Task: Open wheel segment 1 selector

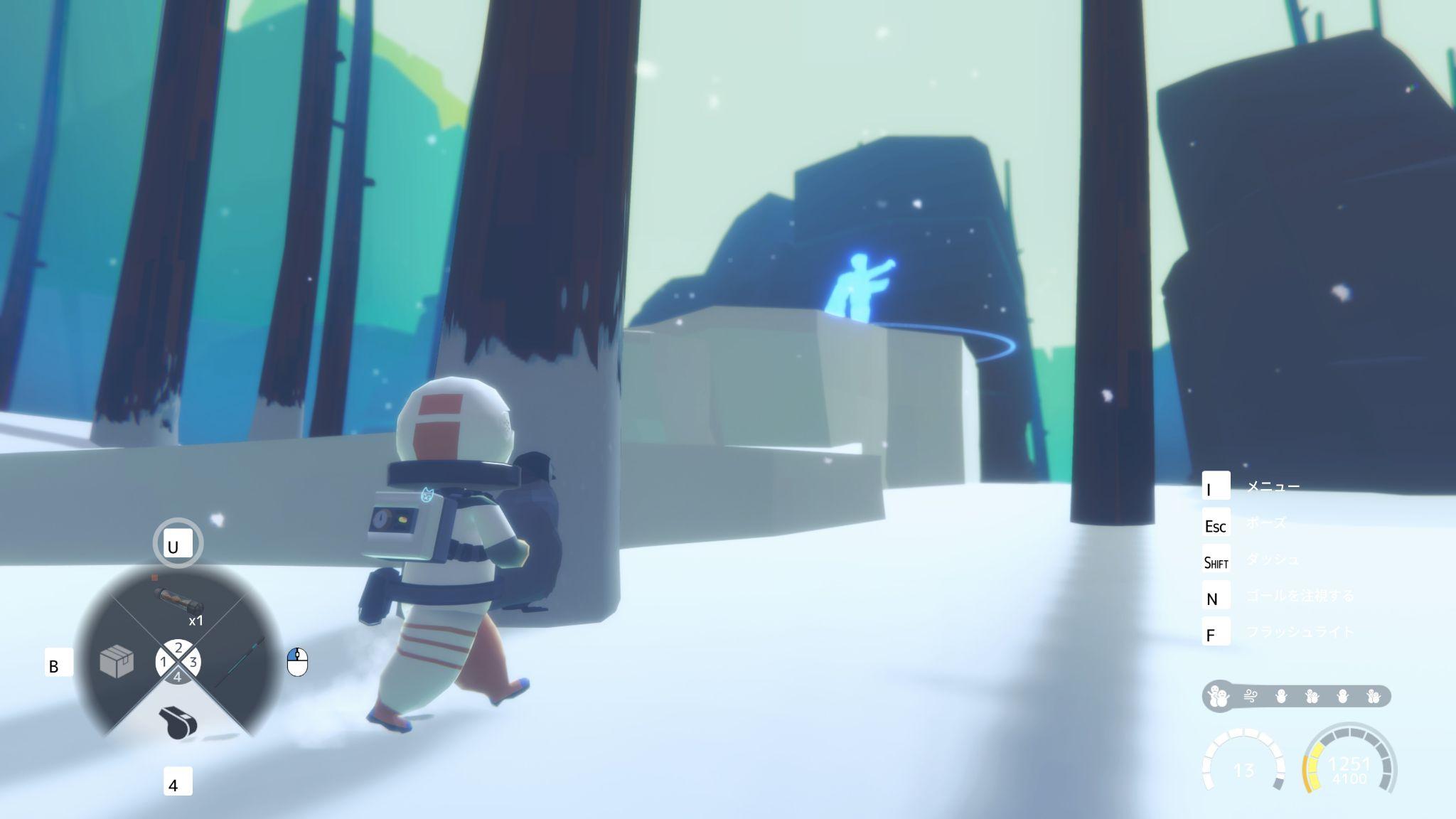Action: [x=164, y=661]
